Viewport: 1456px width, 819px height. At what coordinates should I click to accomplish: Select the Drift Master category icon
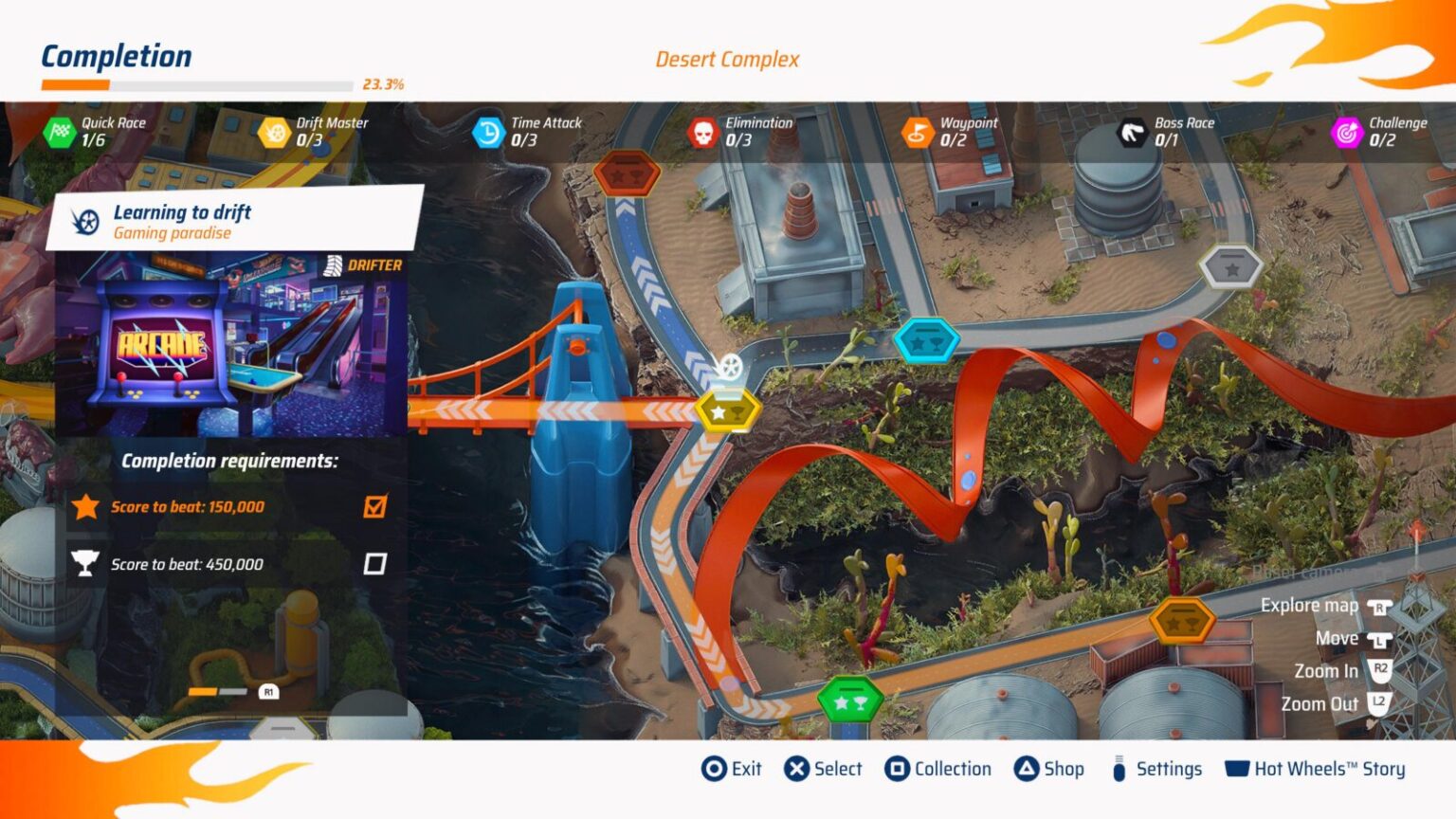[x=275, y=132]
